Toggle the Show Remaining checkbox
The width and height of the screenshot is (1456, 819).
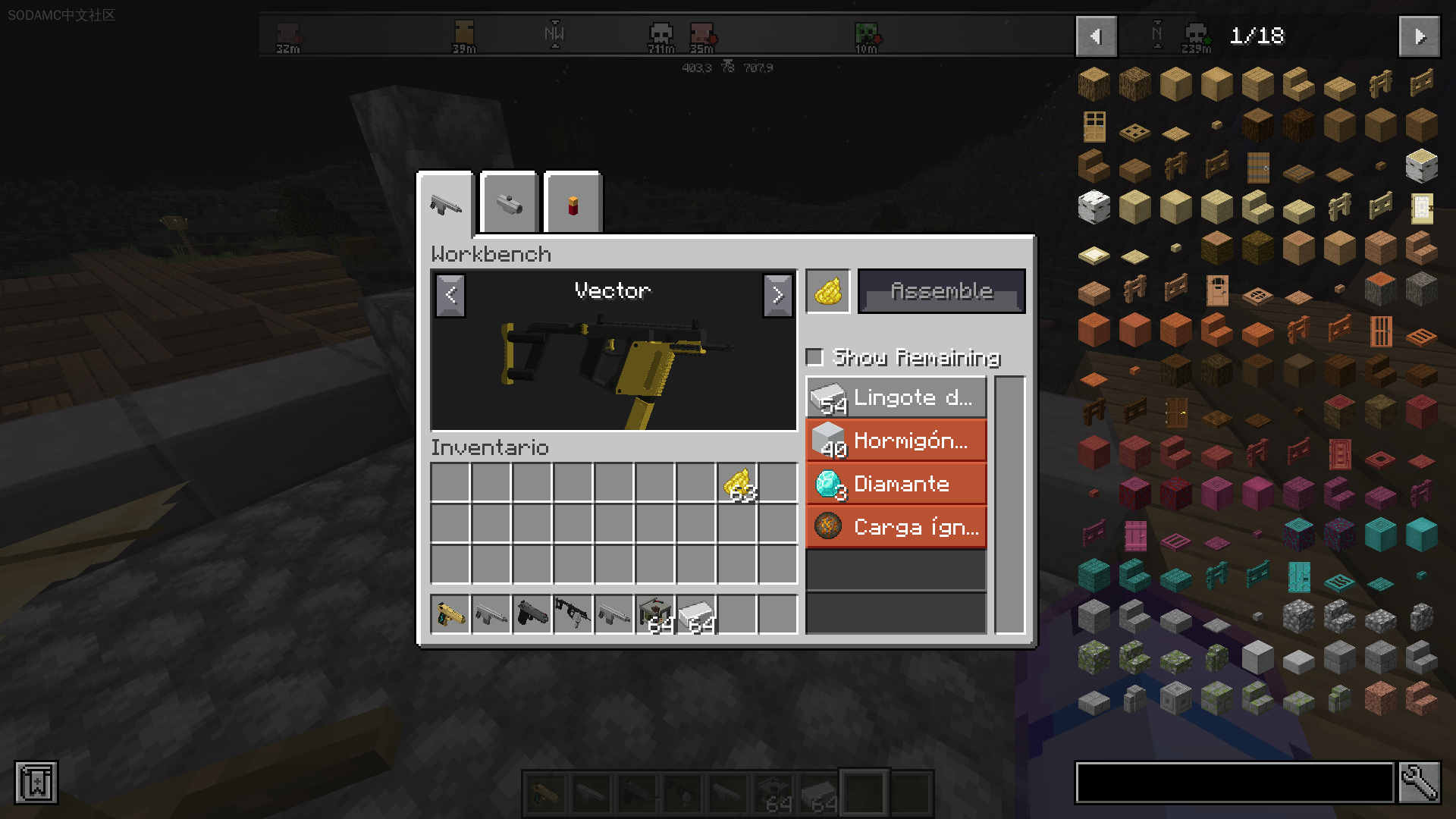pyautogui.click(x=814, y=356)
